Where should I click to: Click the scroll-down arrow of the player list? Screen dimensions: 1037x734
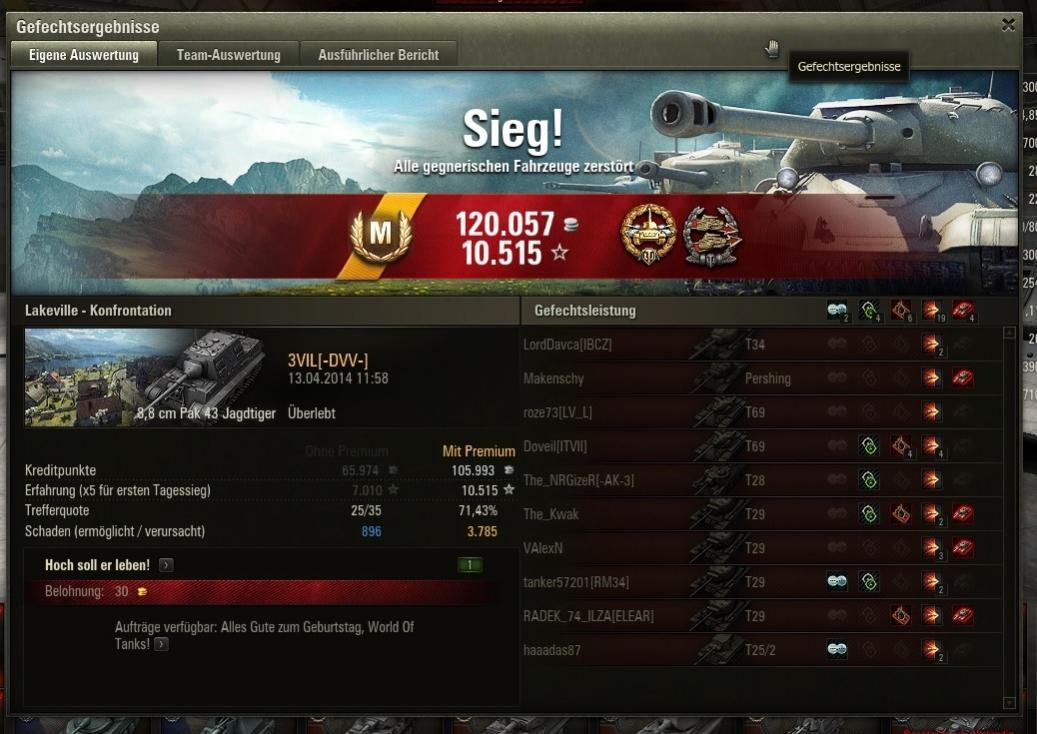coord(1009,703)
